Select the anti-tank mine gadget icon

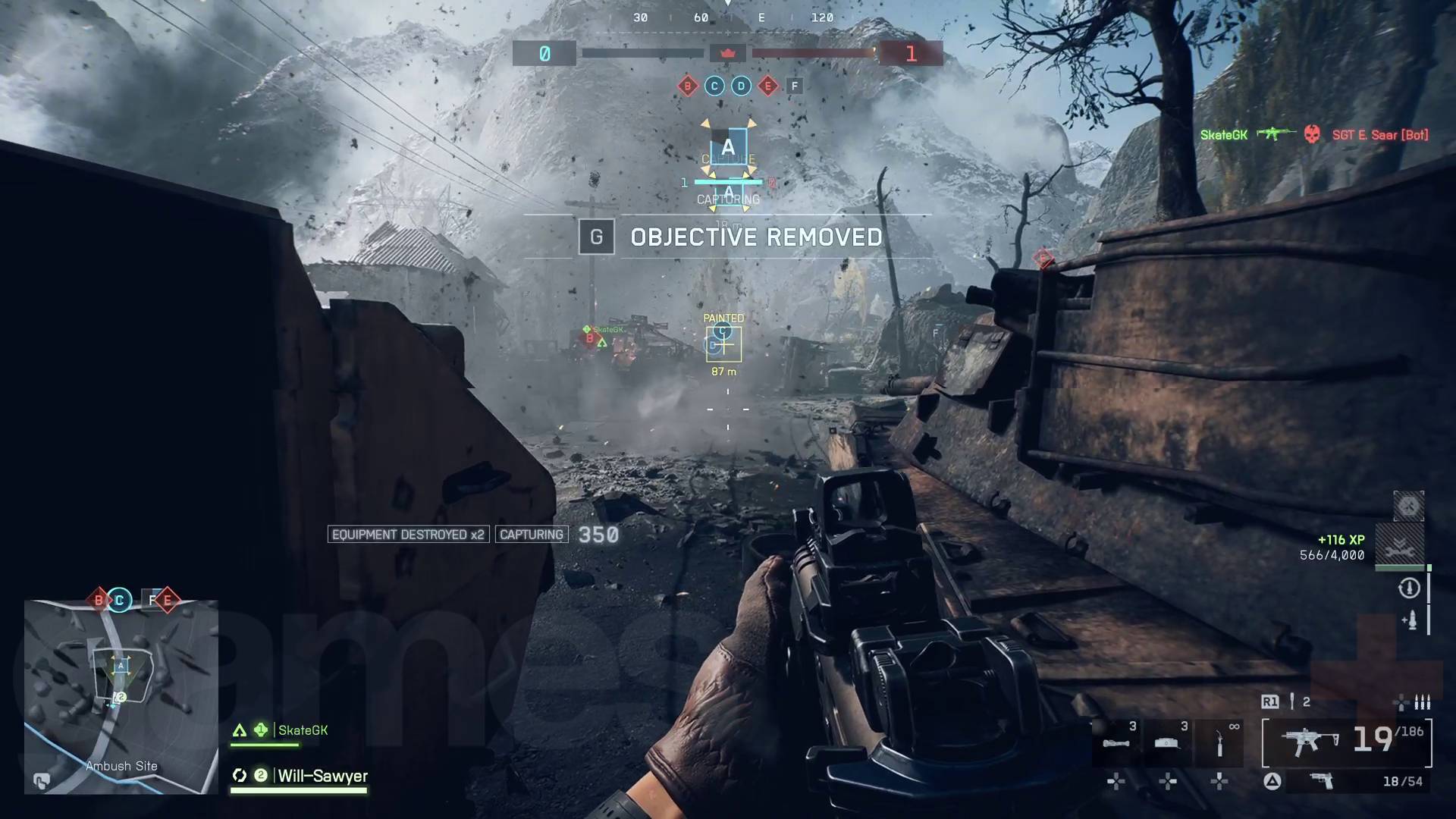click(1166, 743)
